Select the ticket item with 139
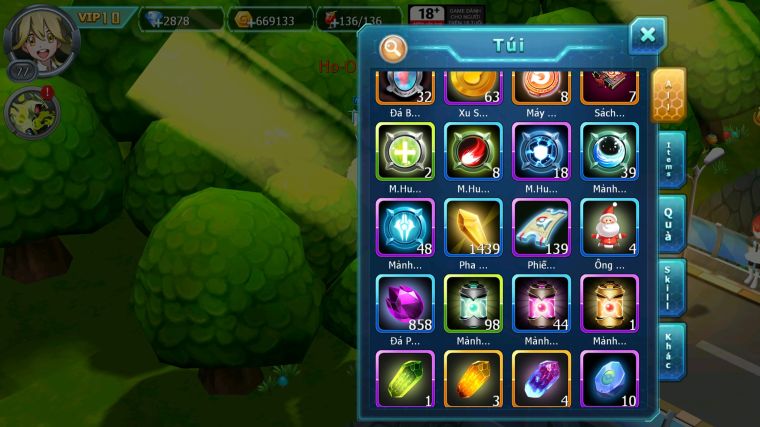 coord(541,226)
